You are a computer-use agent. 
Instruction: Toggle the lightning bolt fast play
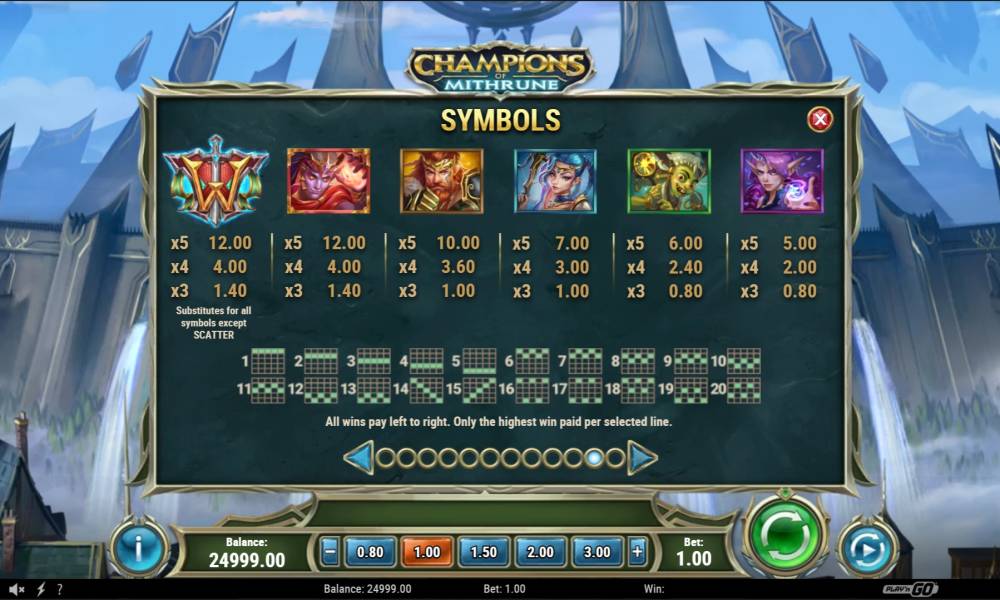(x=41, y=590)
